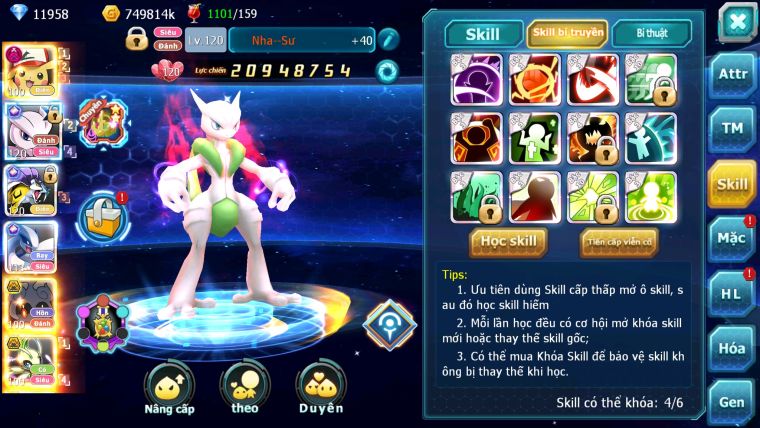This screenshot has width=760, height=428.
Task: Edit the Nha-Sư name with the pencil icon
Action: 388,39
